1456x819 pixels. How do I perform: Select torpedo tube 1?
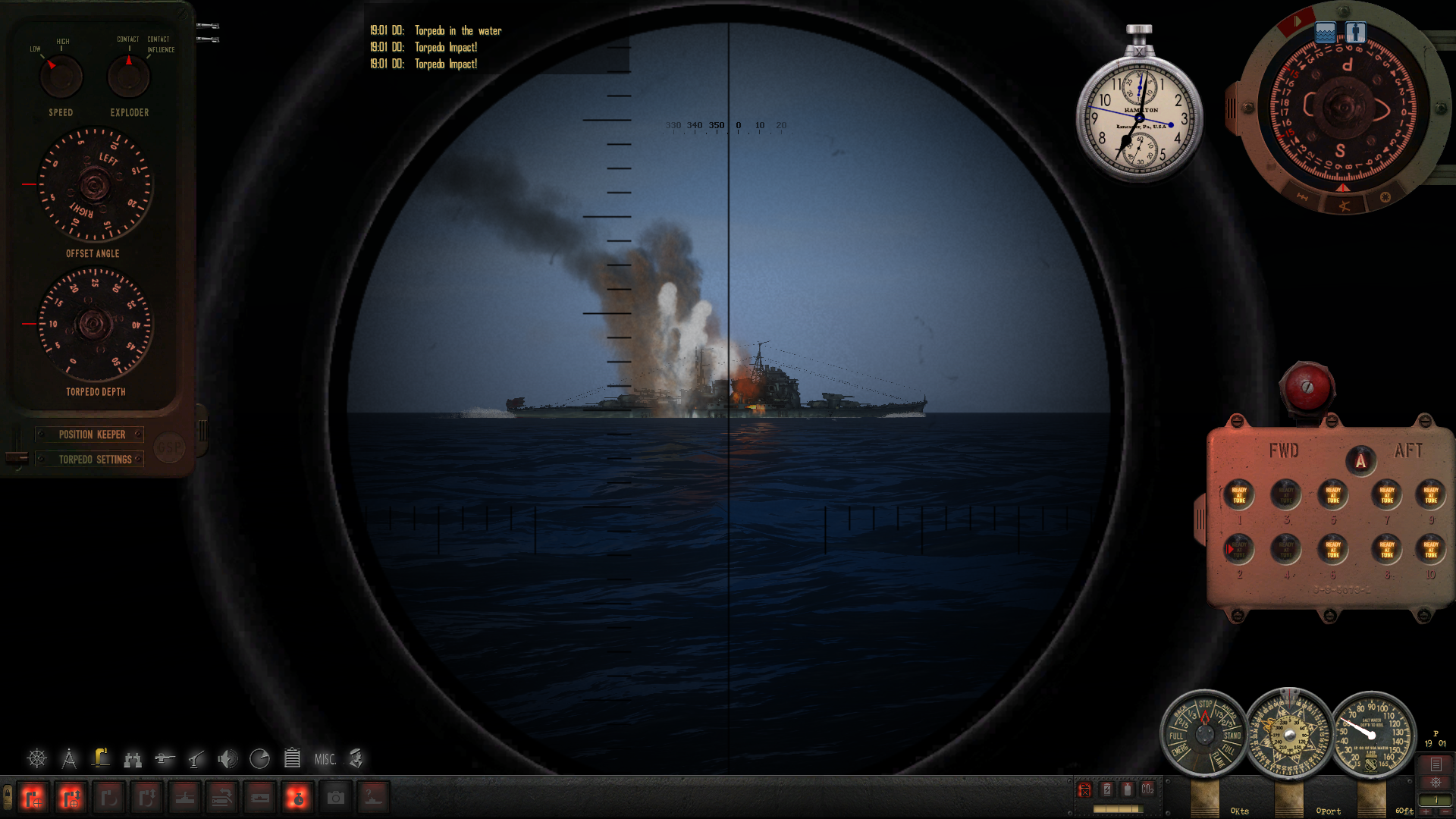click(1239, 495)
